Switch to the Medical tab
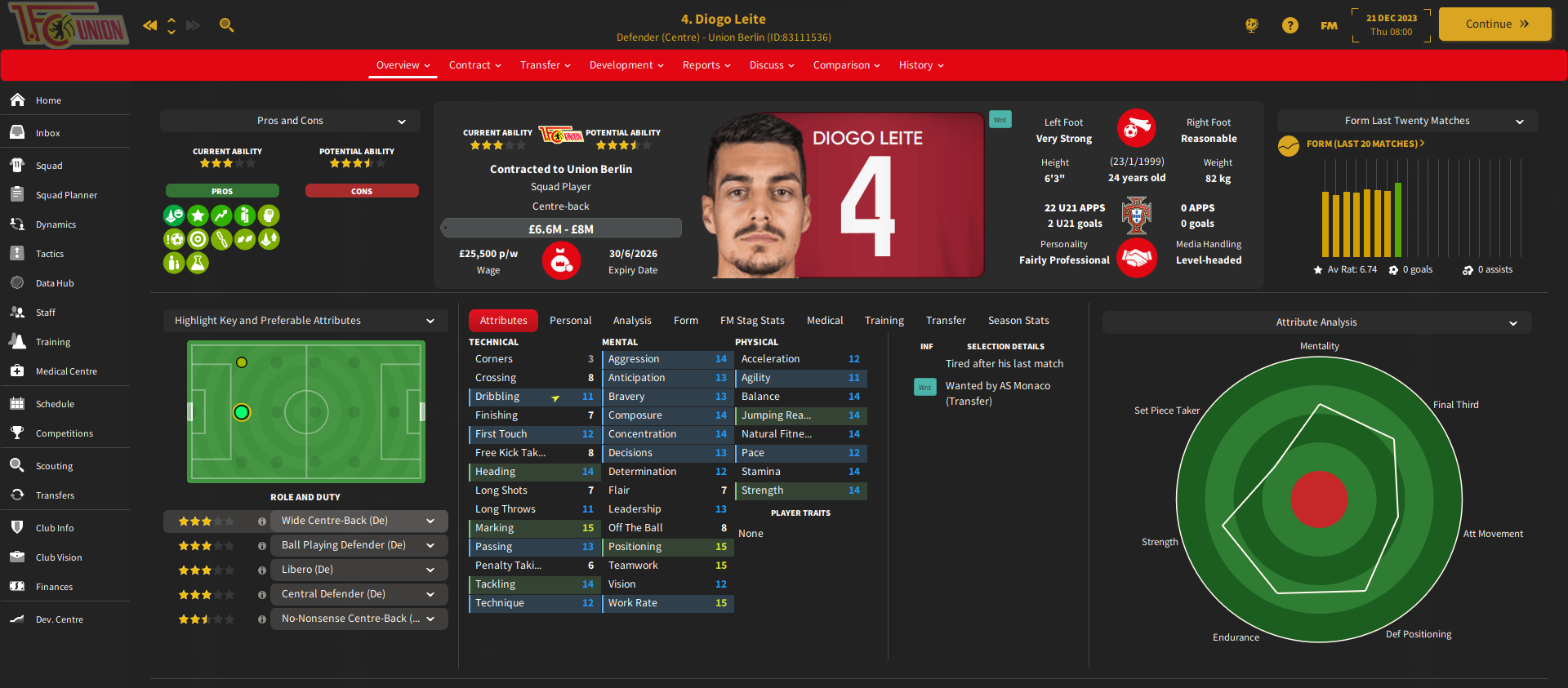This screenshot has height=688, width=1568. pyautogui.click(x=825, y=321)
